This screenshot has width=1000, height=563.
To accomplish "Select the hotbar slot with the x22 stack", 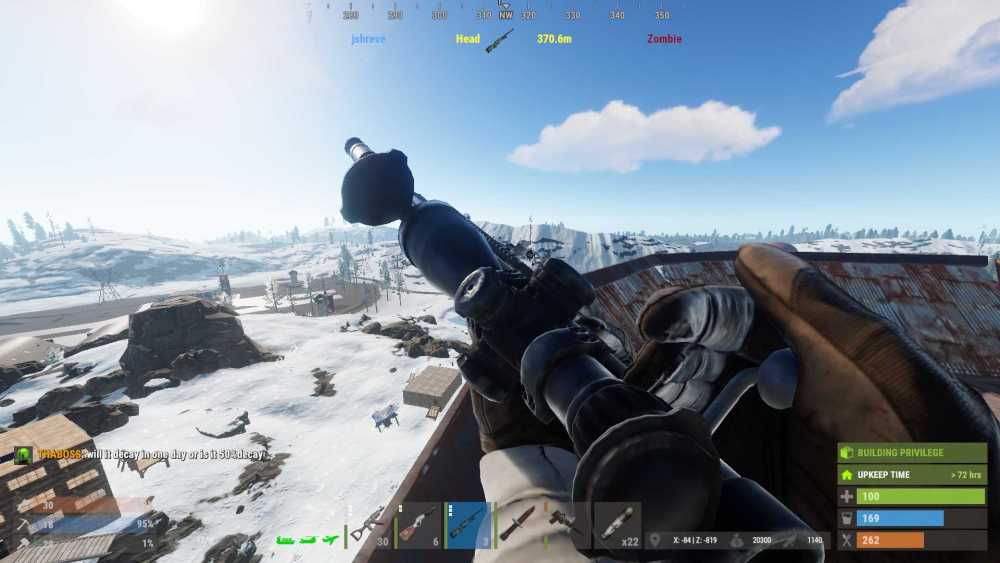I will (x=617, y=525).
